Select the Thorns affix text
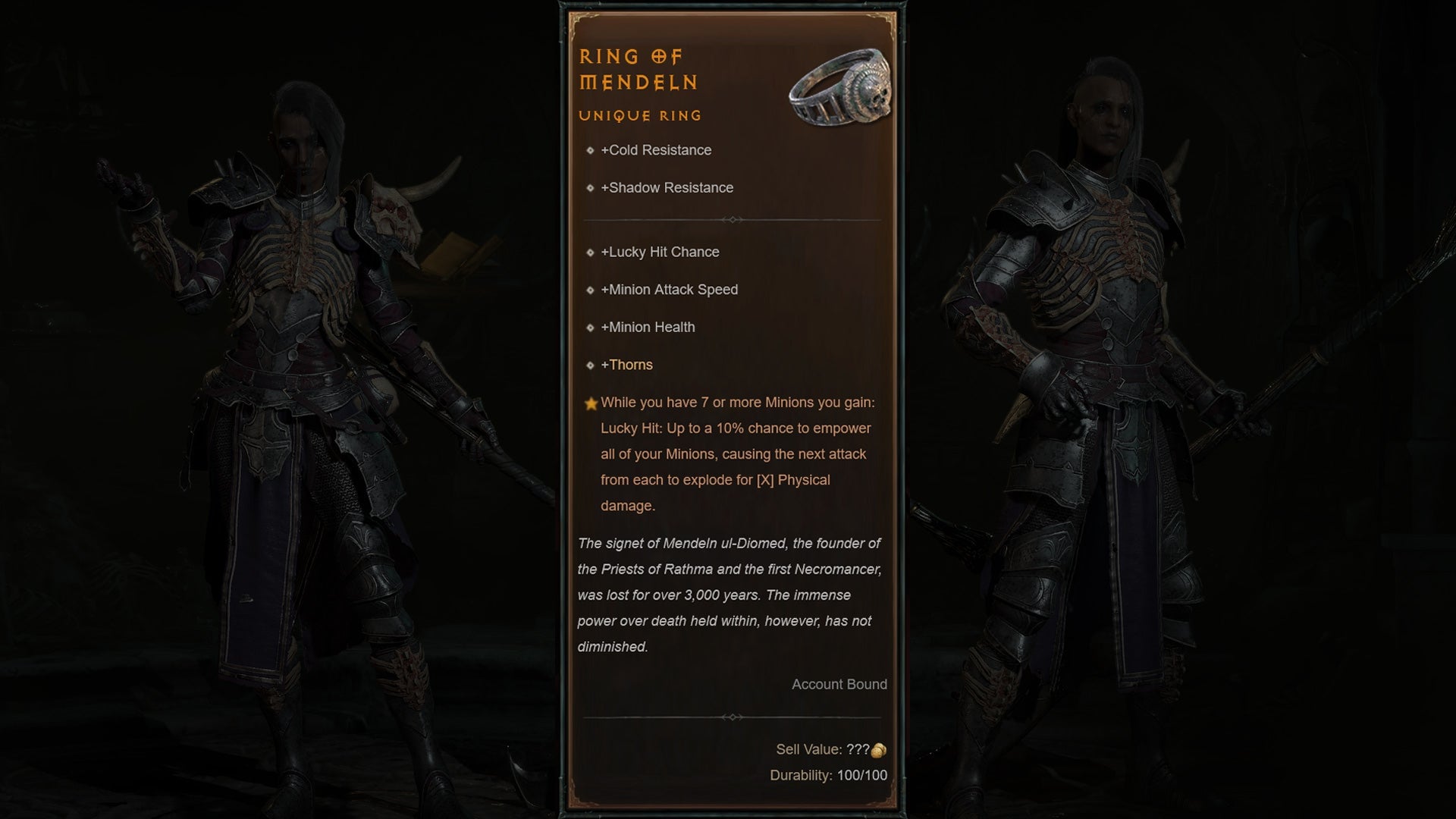The image size is (1456, 819). (x=626, y=365)
